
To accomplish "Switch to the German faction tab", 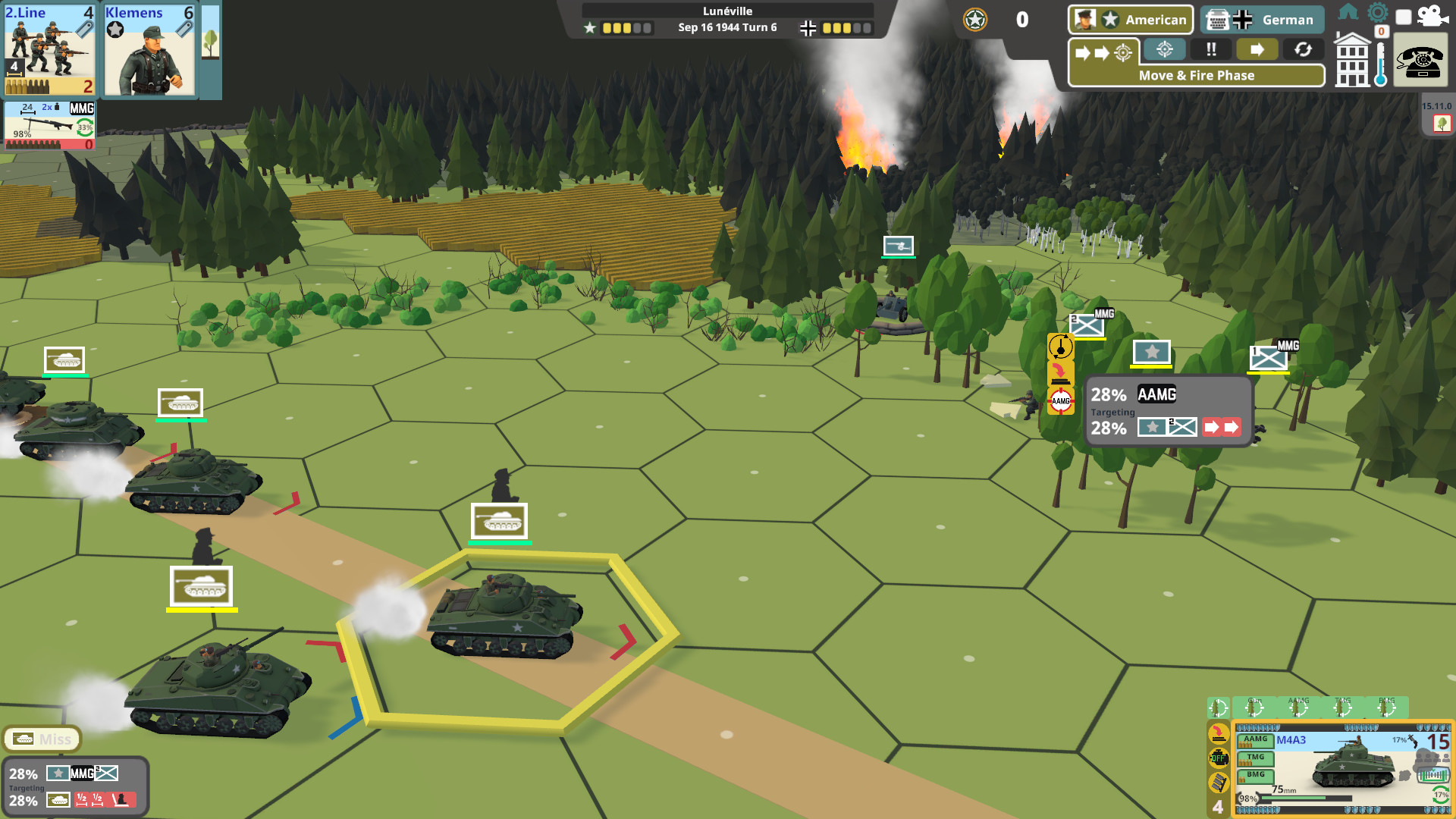I will [1263, 20].
